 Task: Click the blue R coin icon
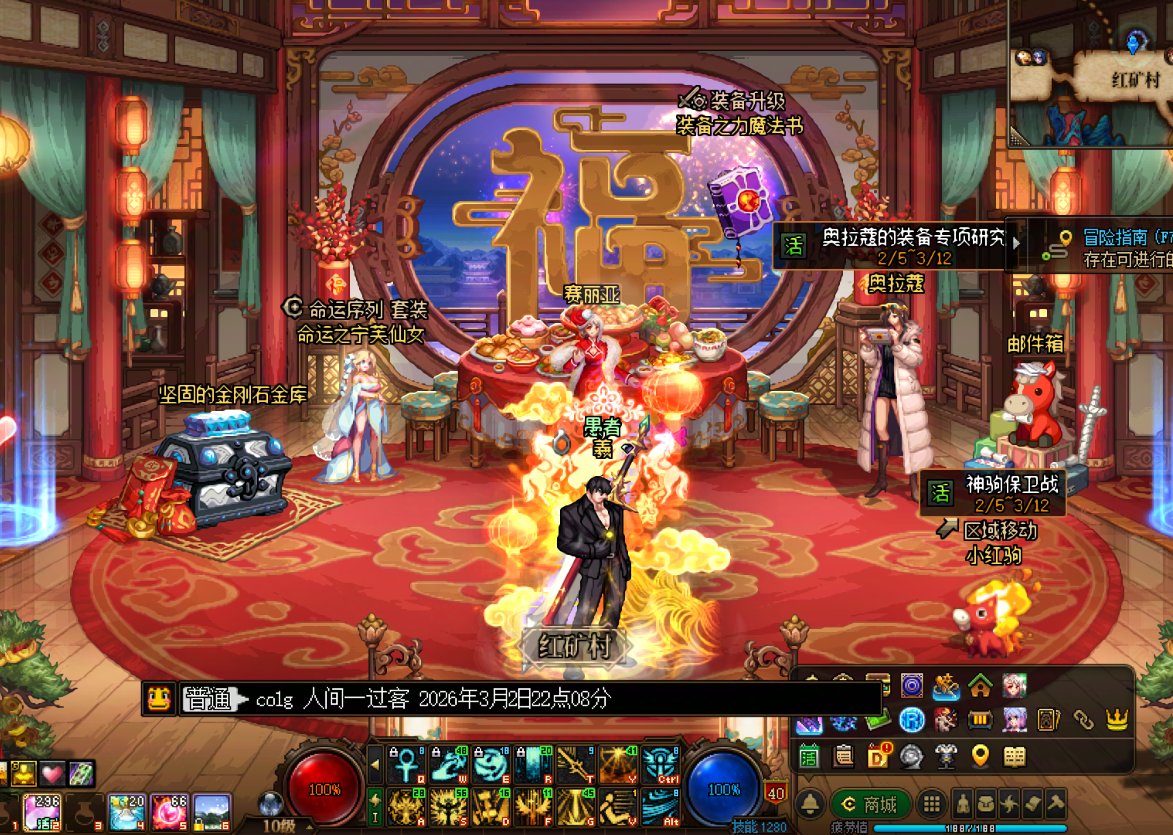pos(911,720)
